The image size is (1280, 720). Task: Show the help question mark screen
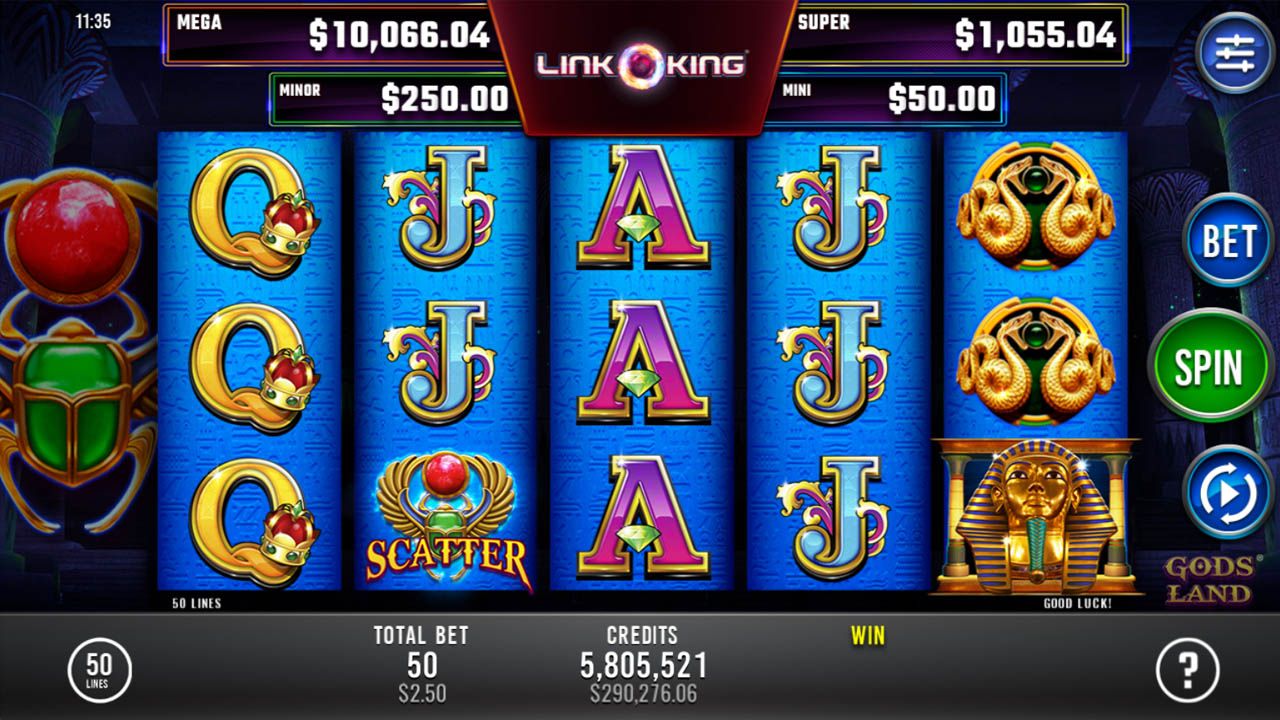1188,669
